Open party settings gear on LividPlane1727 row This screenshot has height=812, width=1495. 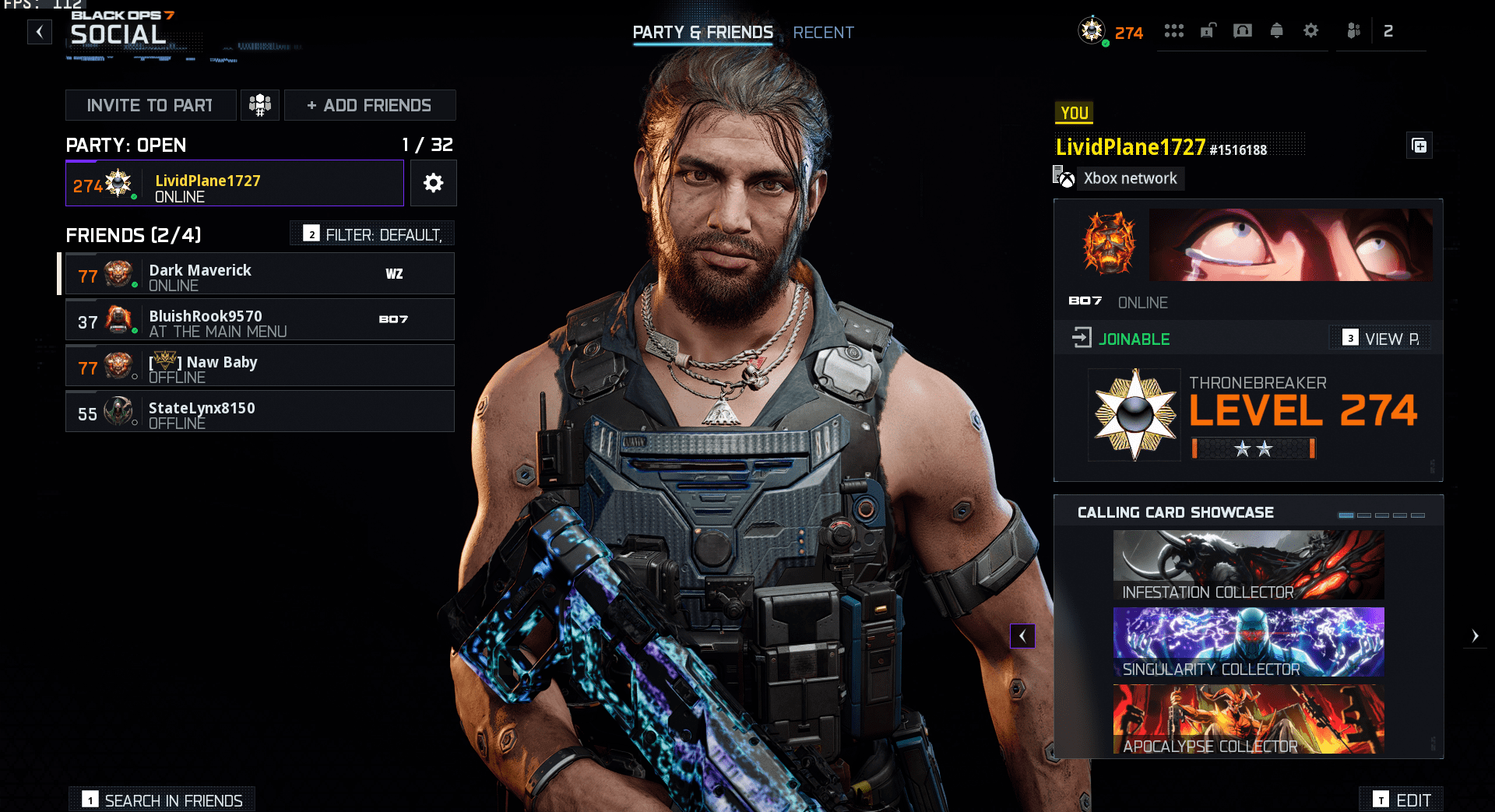(434, 183)
